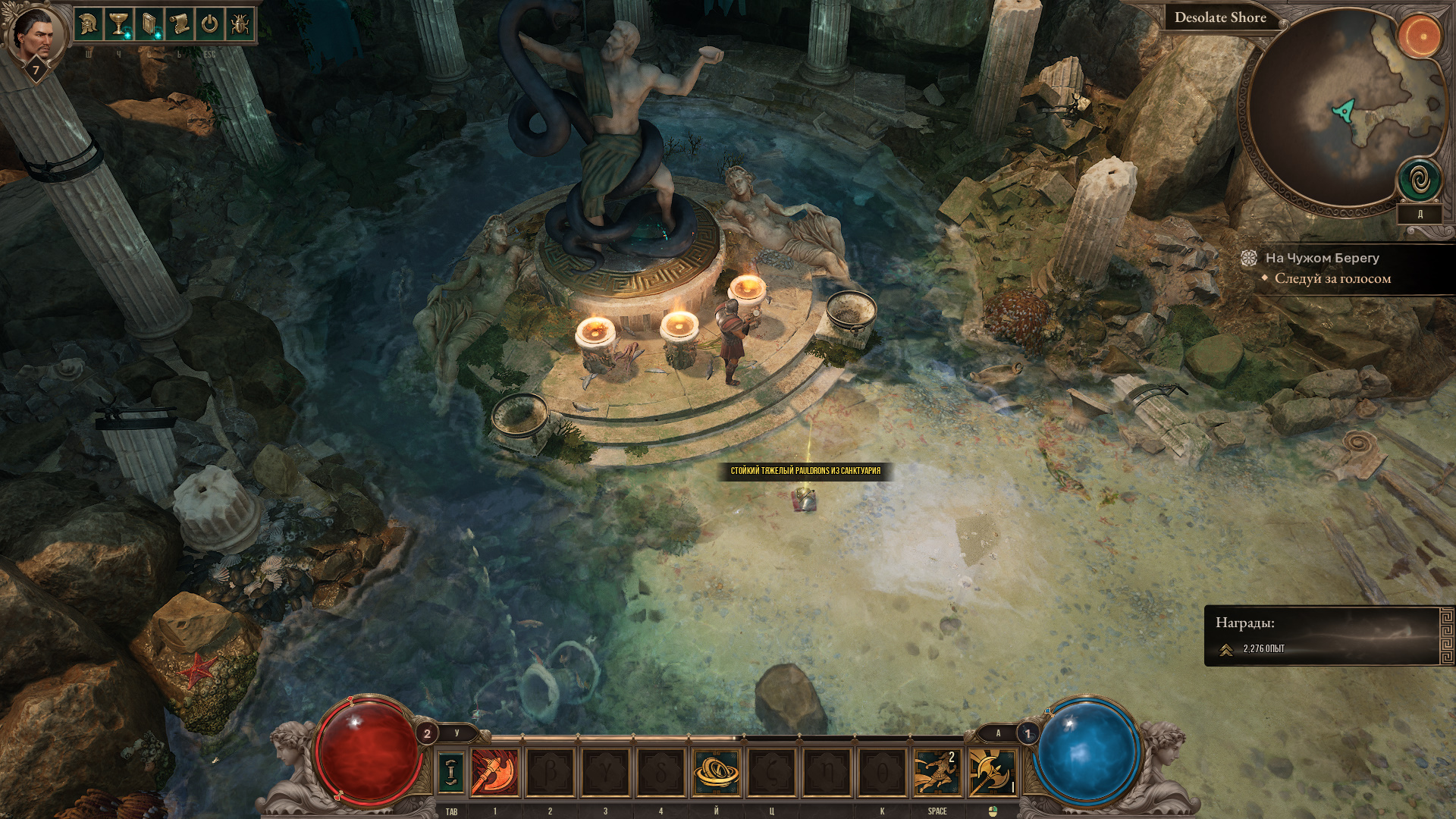Open the golden chalice menu

coord(118,25)
